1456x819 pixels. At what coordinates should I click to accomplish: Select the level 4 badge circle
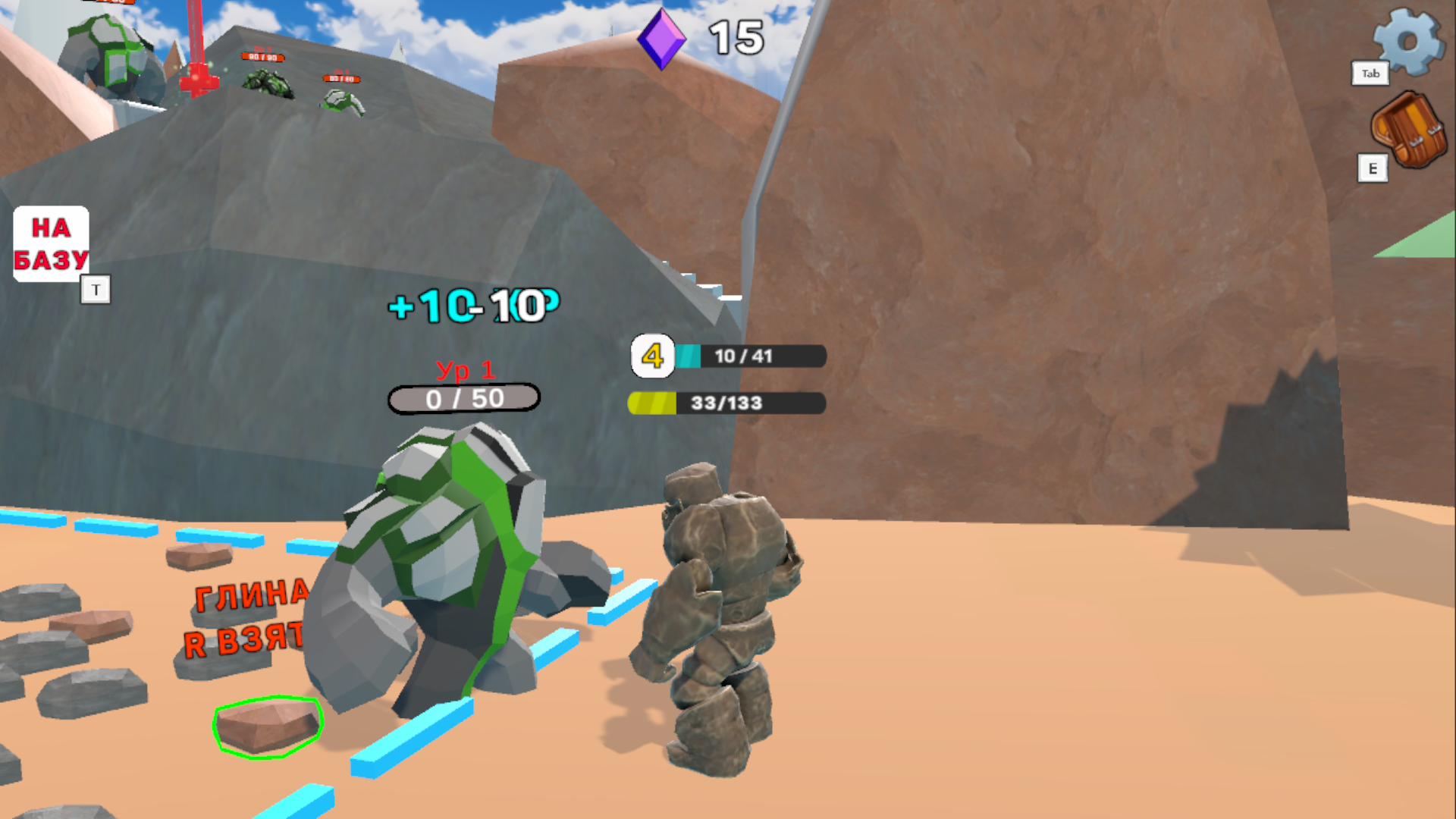[x=652, y=356]
